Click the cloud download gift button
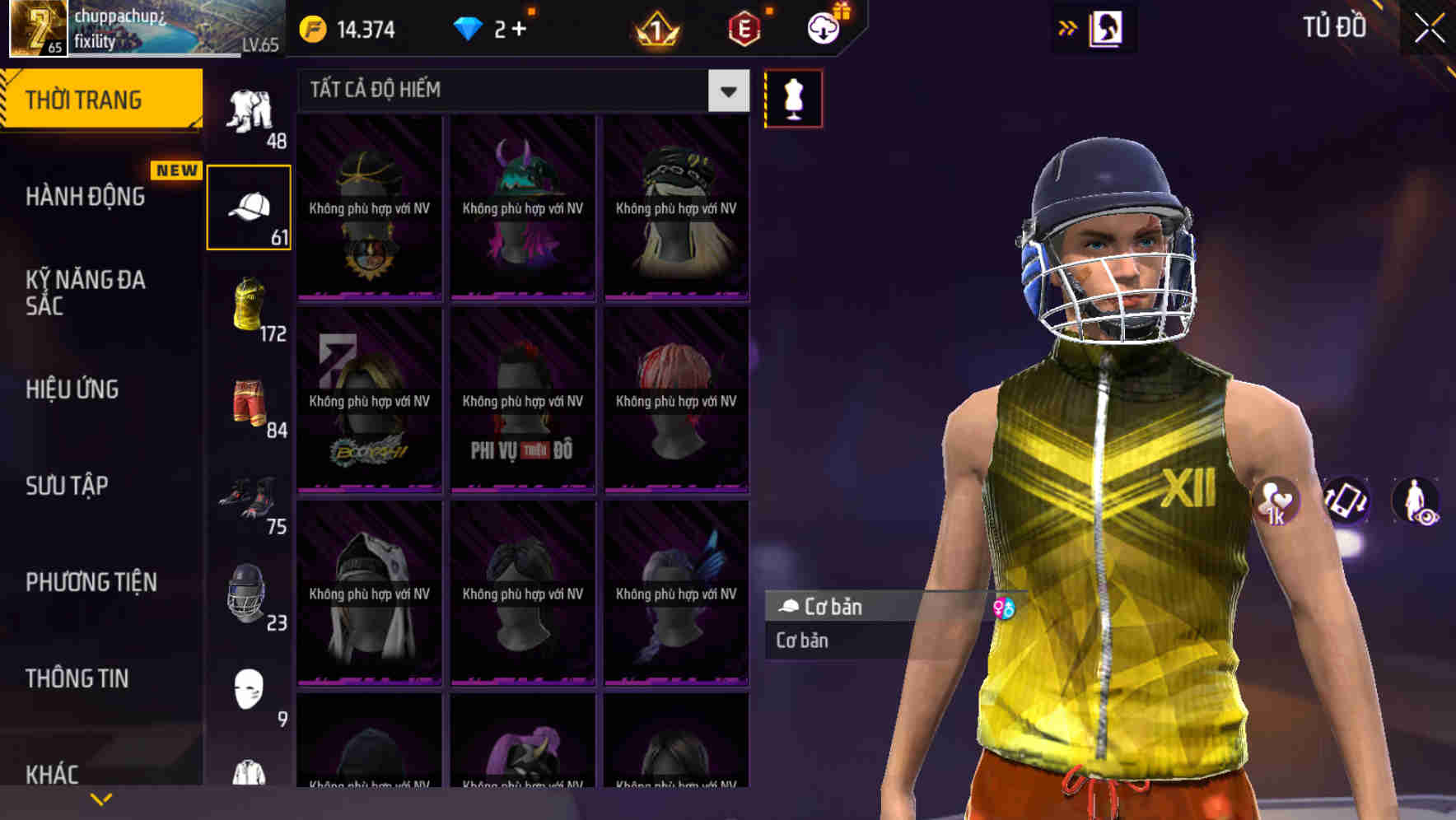Viewport: 1456px width, 820px height. tap(823, 27)
